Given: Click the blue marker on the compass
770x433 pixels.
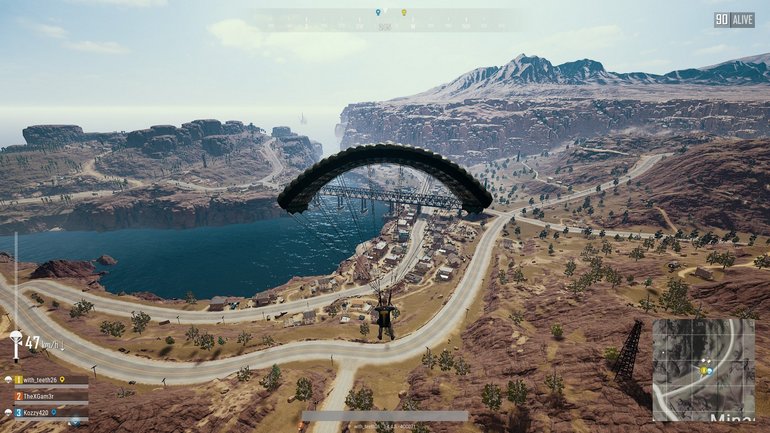Looking at the screenshot, I should (378, 13).
